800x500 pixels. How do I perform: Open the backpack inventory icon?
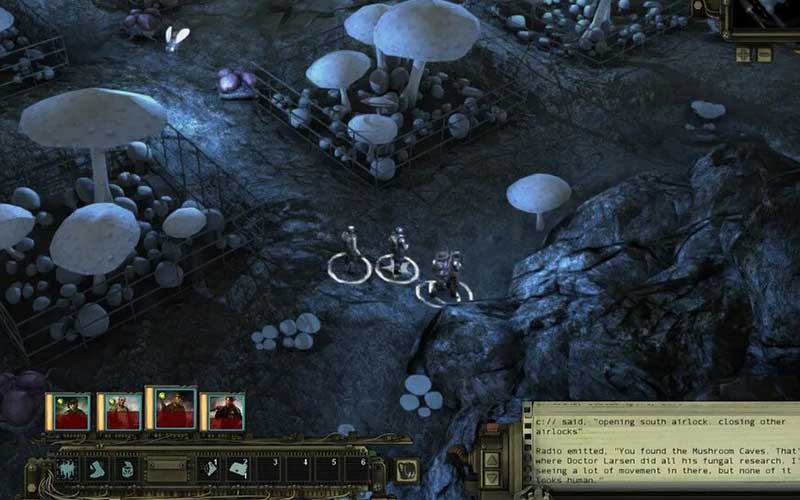pos(127,468)
